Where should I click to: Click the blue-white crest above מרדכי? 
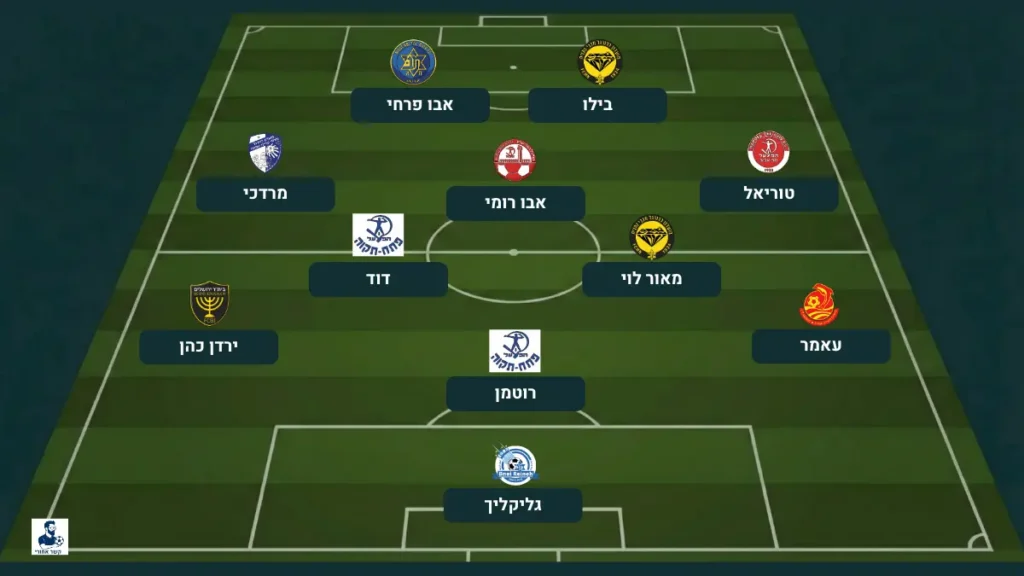265,153
